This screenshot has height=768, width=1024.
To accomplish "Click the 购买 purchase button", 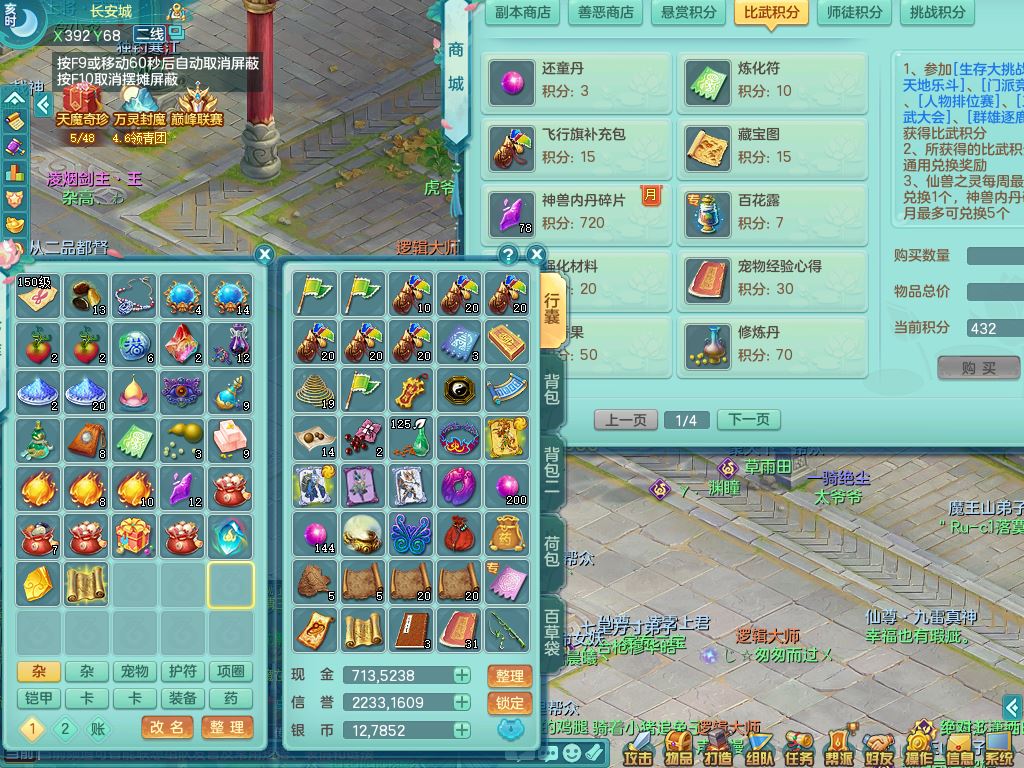I will (x=978, y=368).
